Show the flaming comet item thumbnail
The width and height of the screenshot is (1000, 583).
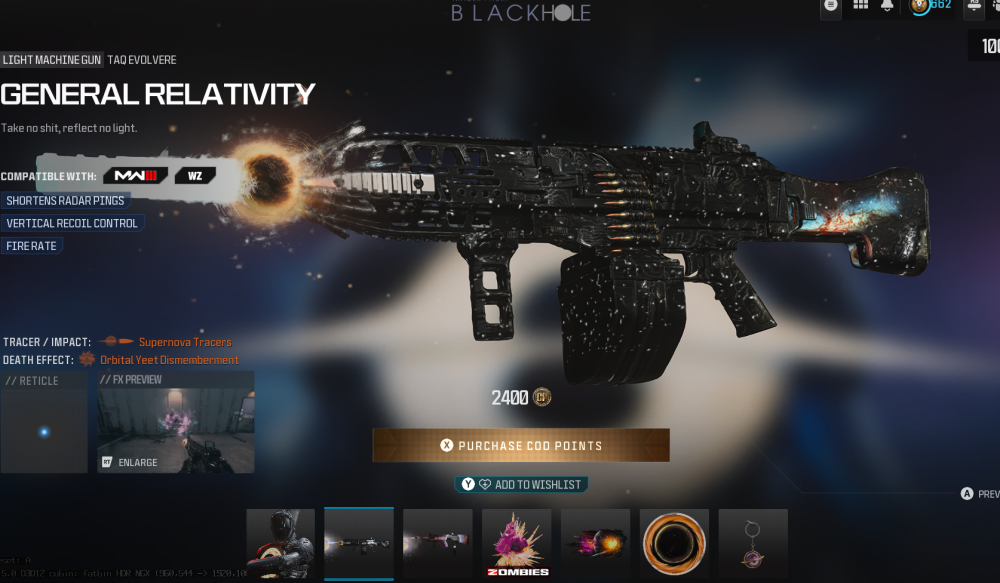(x=595, y=543)
